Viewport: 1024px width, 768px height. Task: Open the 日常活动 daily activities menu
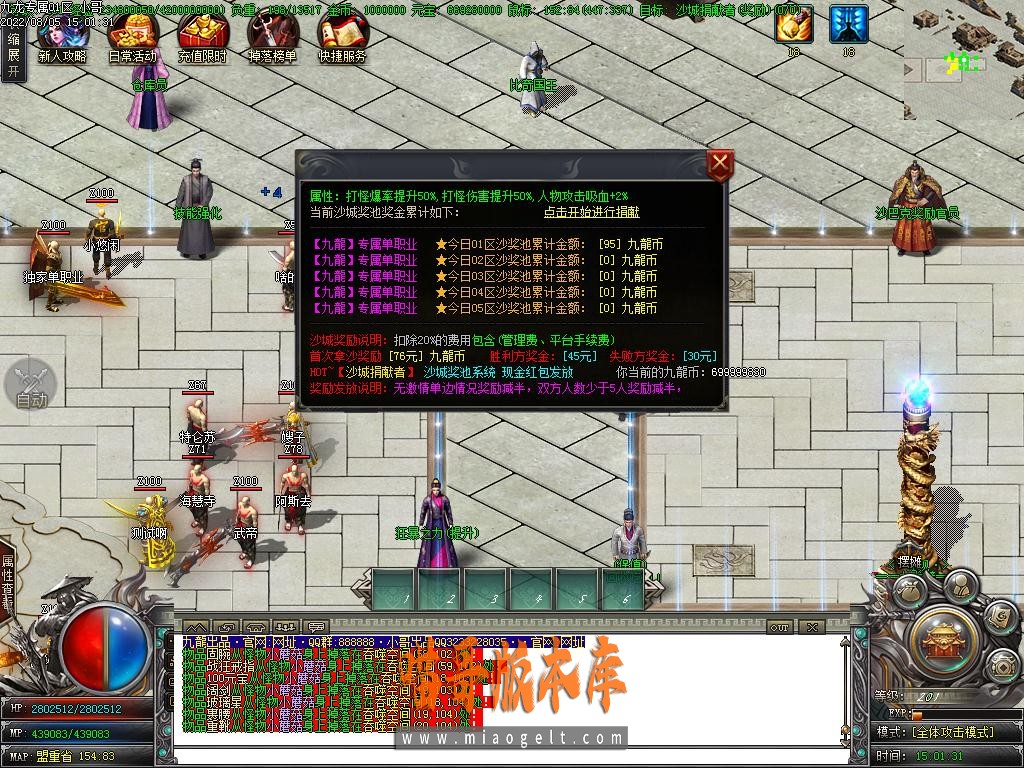coord(132,40)
